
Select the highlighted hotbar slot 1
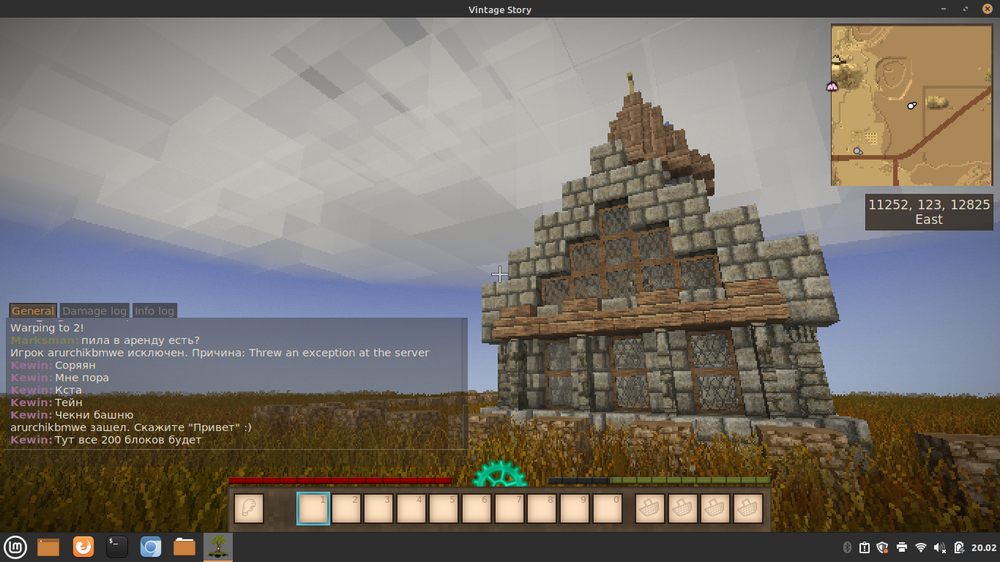pyautogui.click(x=313, y=509)
